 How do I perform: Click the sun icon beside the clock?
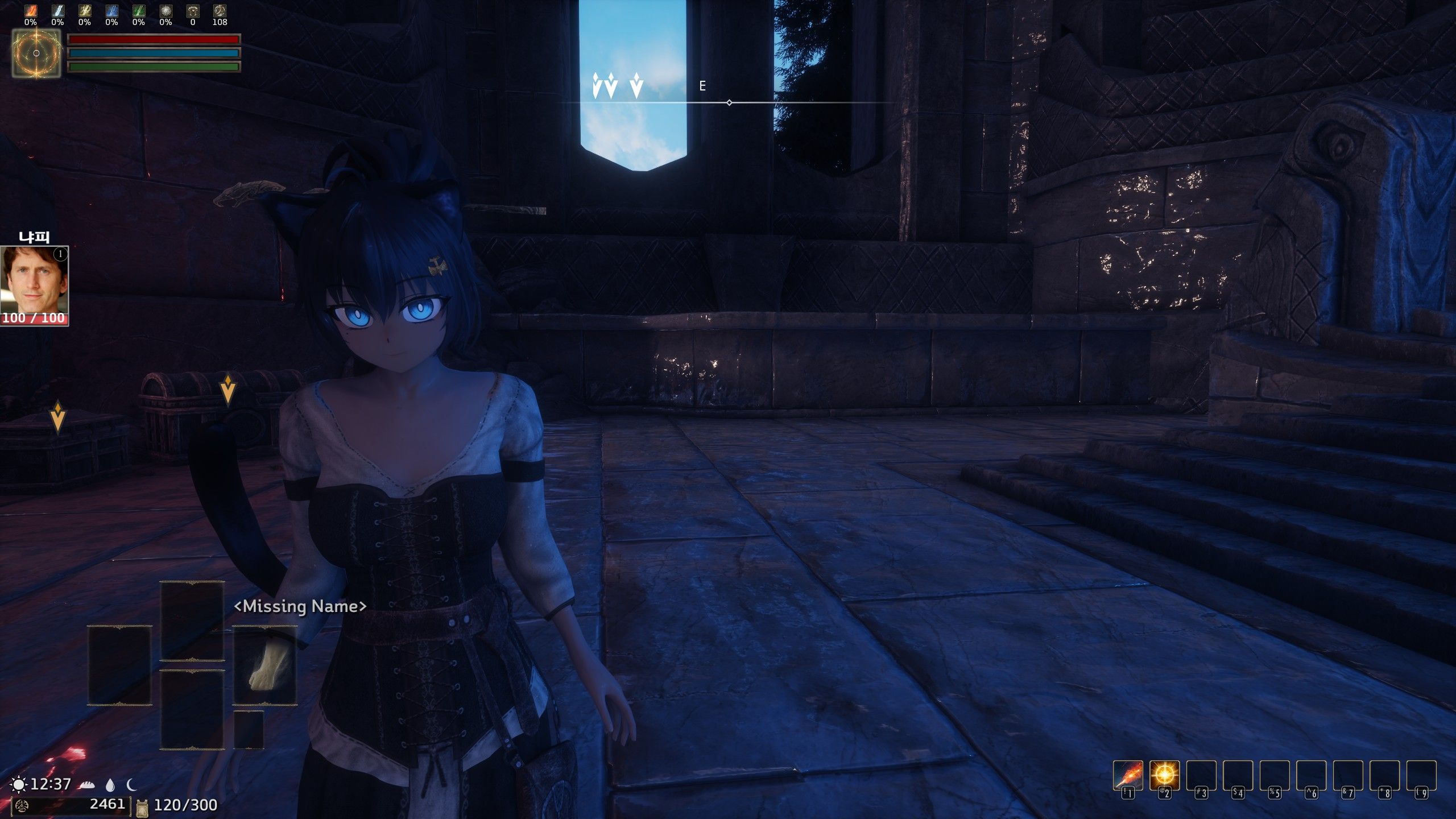click(19, 785)
